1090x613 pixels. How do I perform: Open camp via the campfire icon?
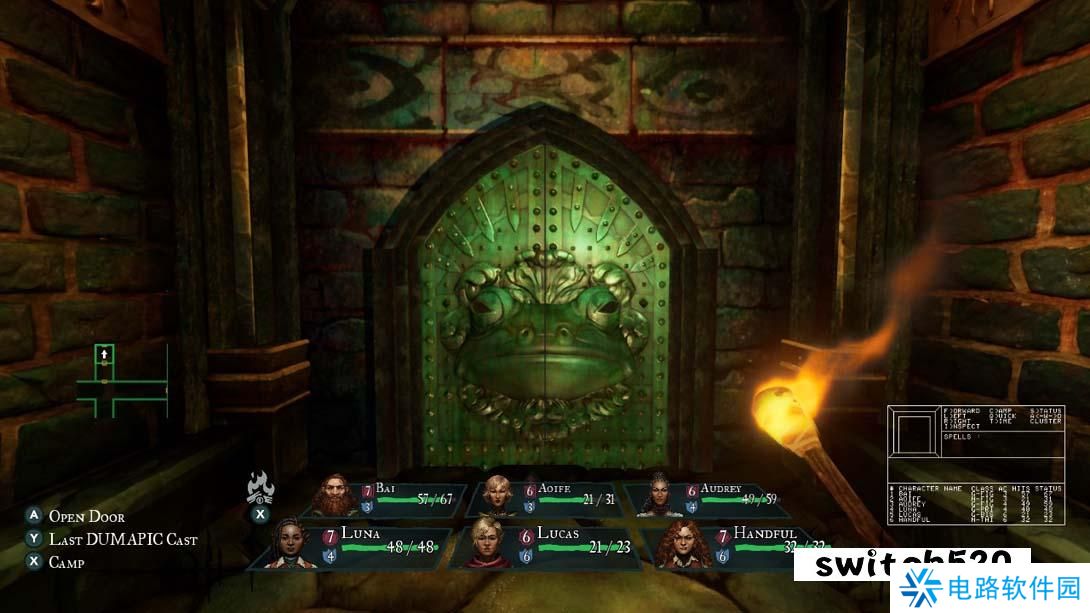(260, 487)
